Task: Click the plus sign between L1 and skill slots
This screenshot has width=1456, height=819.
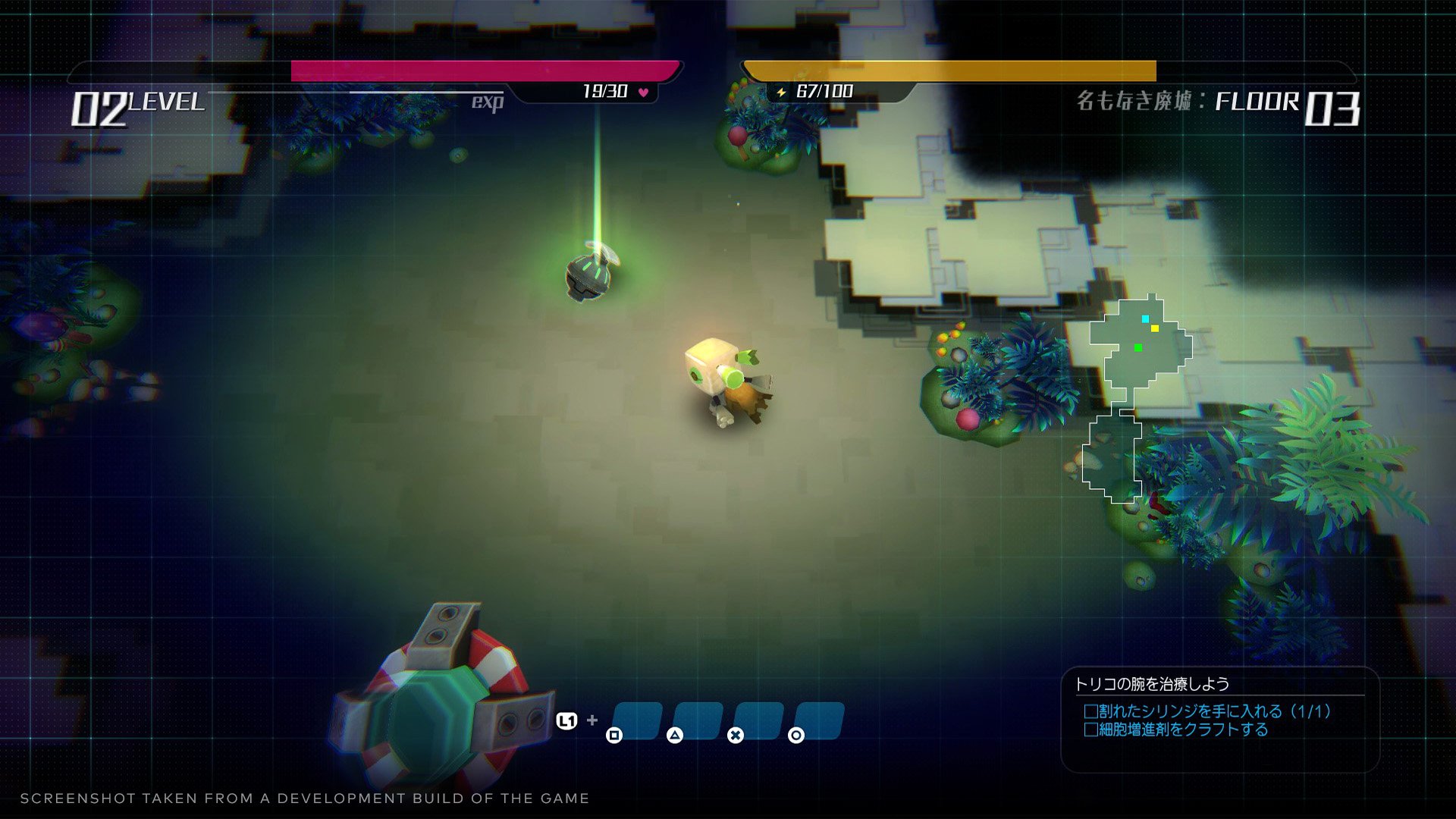Action: click(x=593, y=720)
